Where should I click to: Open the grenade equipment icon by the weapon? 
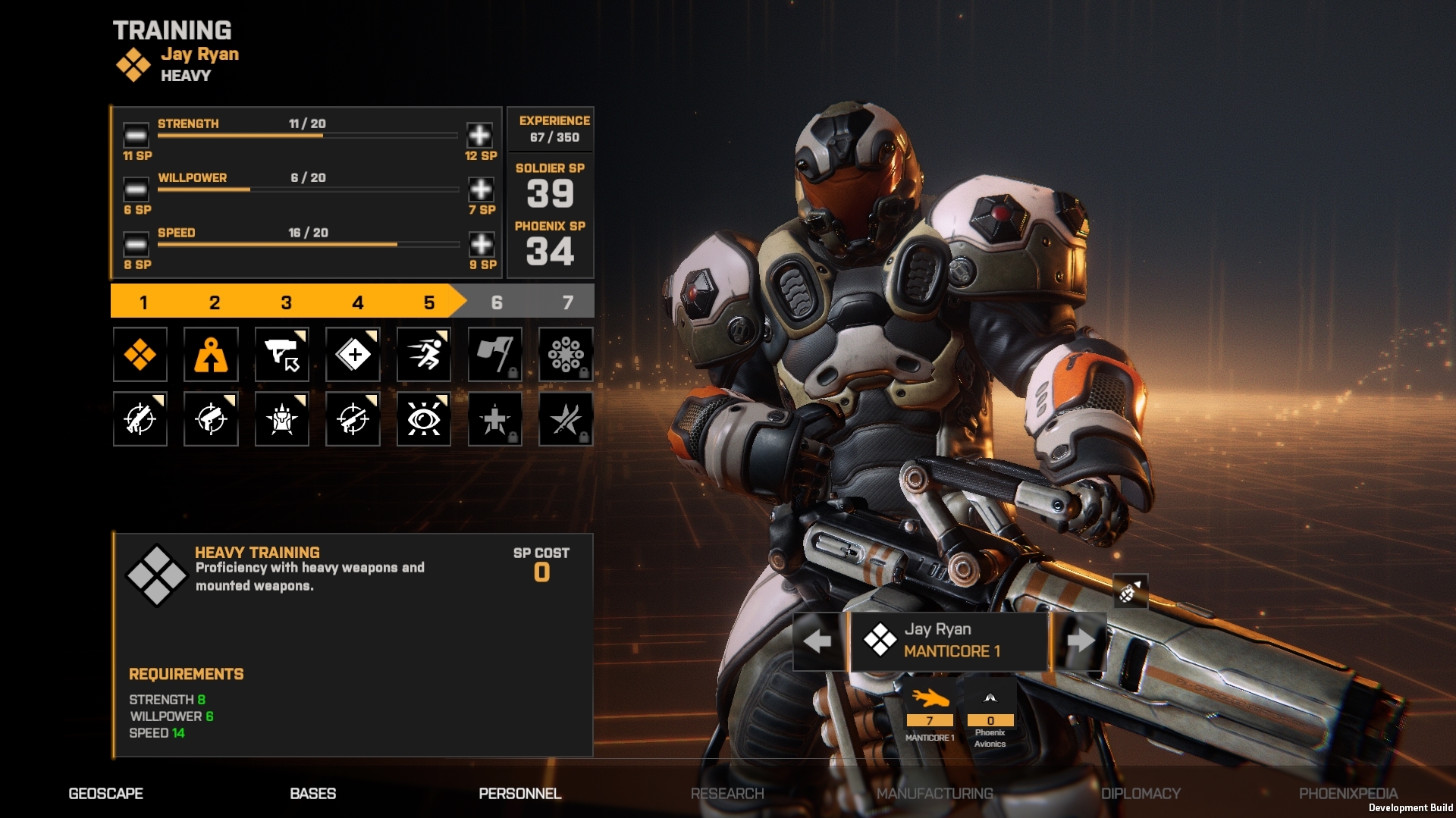(1129, 592)
